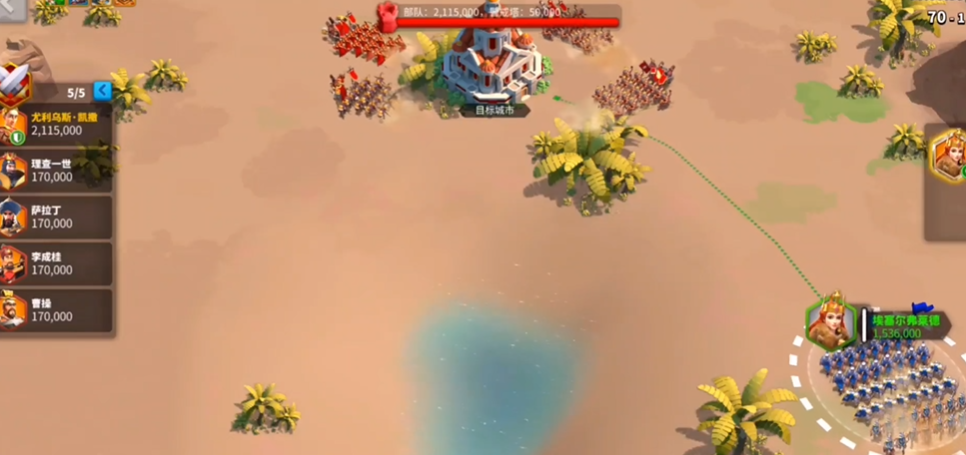Open the commander portrait panel at right edge
This screenshot has width=966, height=455.
point(948,157)
